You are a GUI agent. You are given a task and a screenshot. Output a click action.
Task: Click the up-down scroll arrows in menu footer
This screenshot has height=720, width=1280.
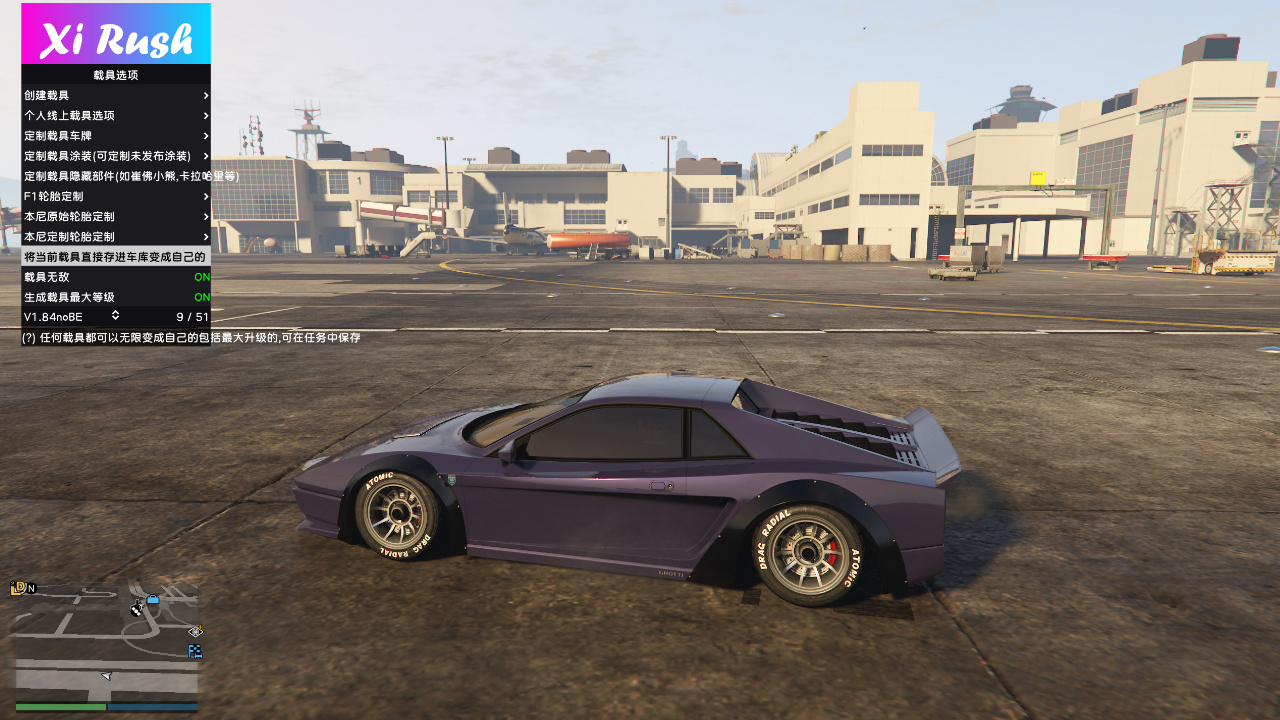pos(116,316)
